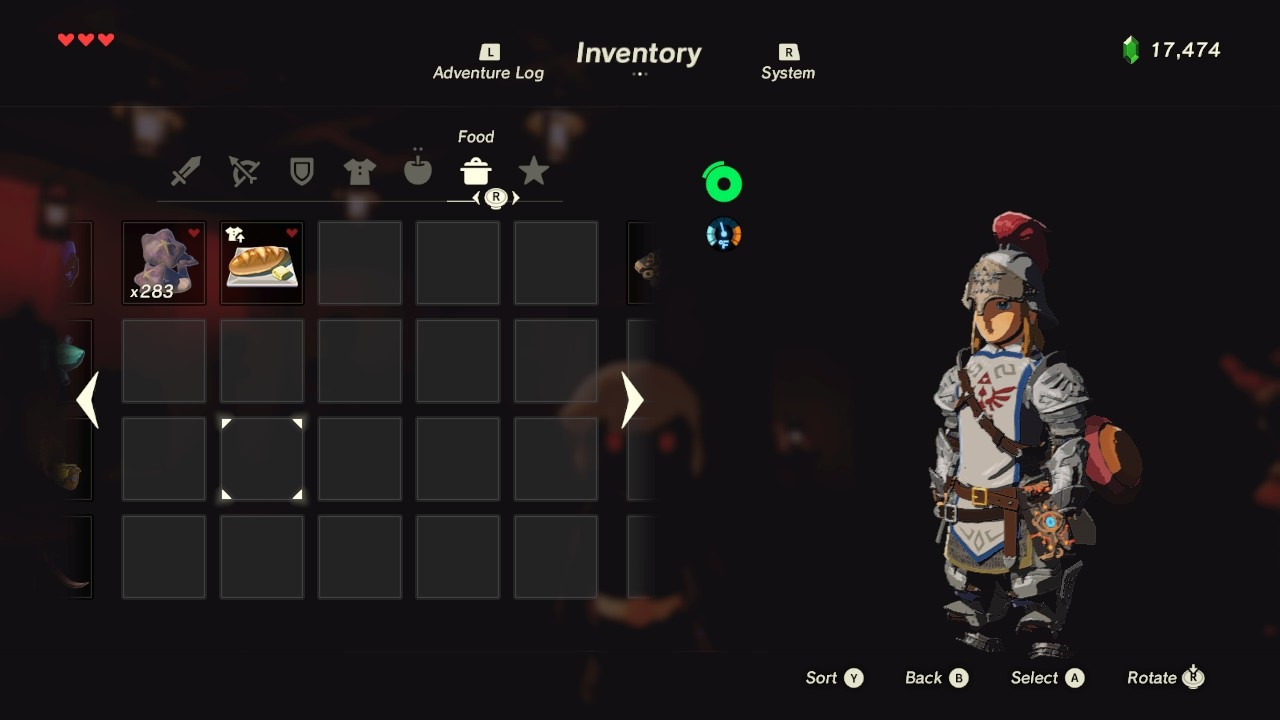Screen dimensions: 1280x720
Task: Go to previous inventory page via left arrow
Action: (88, 400)
